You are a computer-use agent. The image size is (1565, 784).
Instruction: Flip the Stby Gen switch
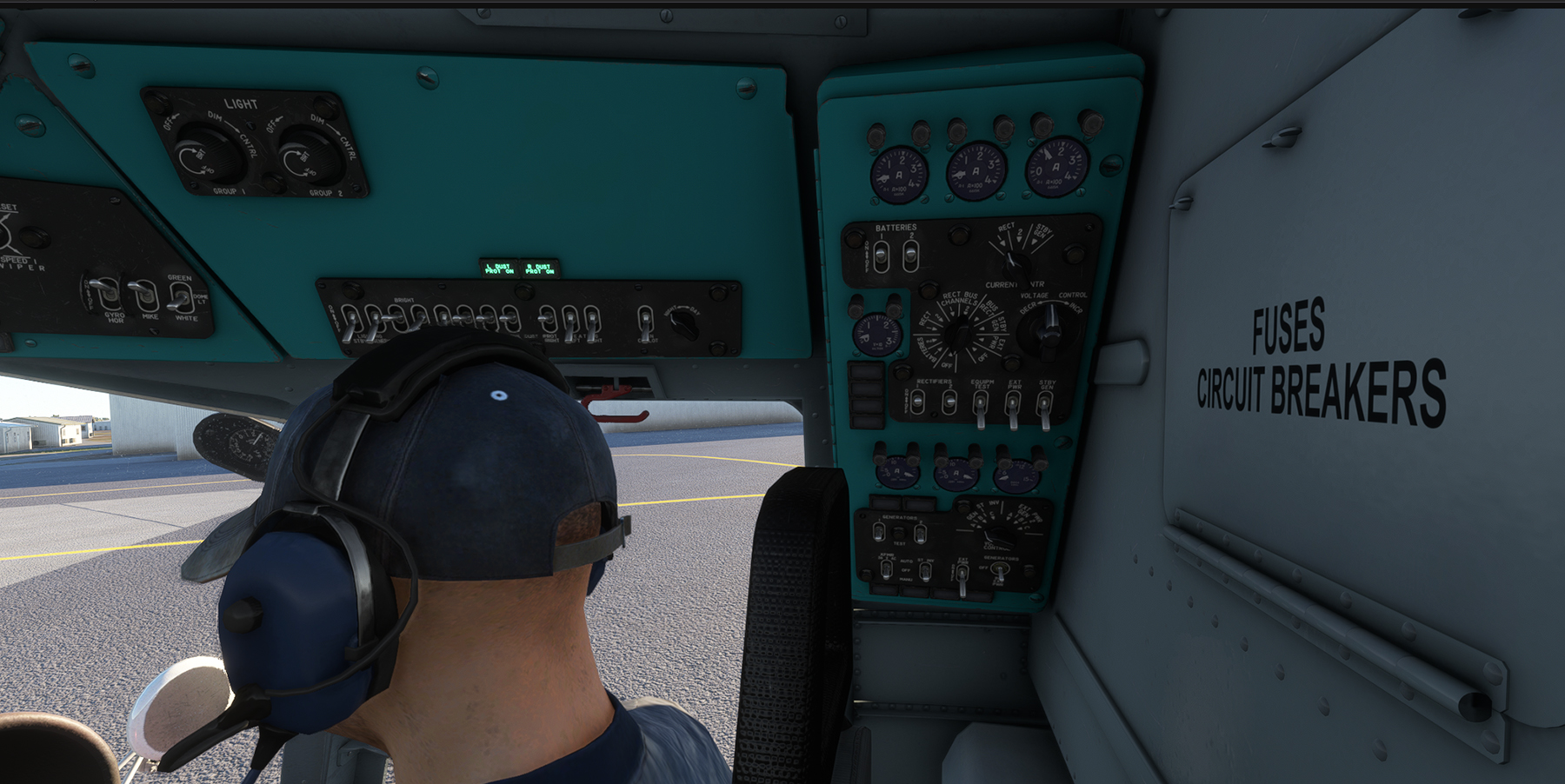pos(1044,405)
